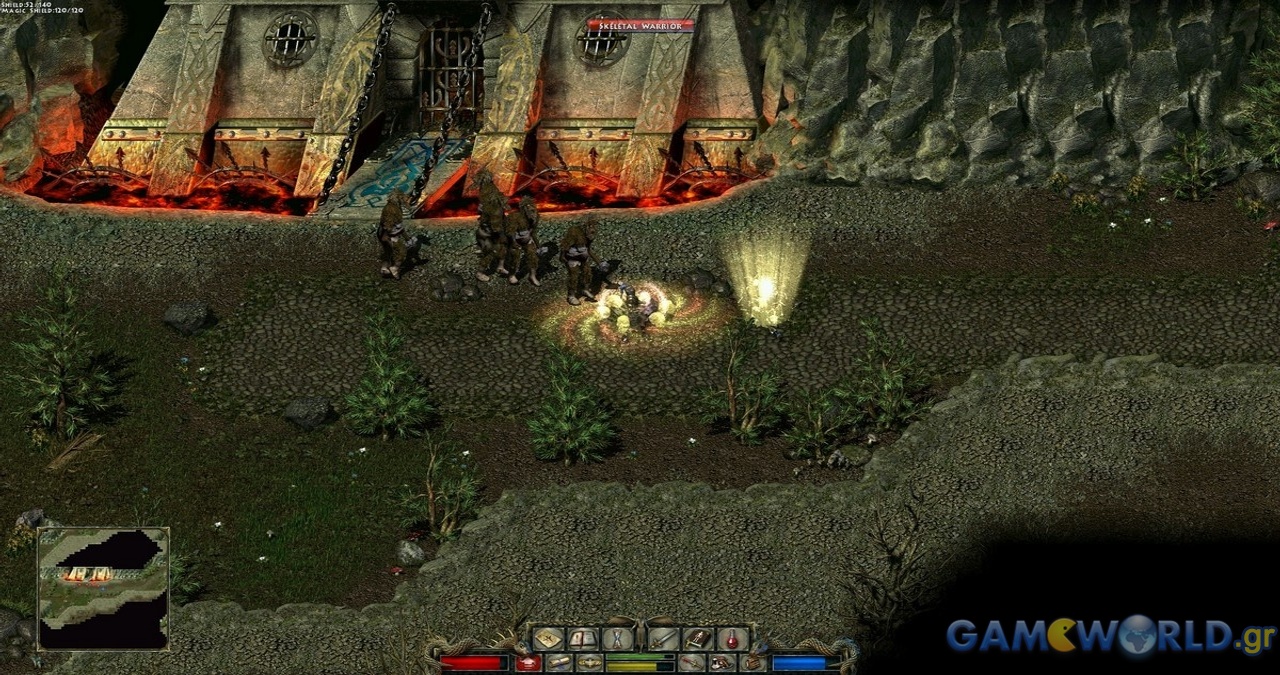Click the hourglass icon in the toolbar
The width and height of the screenshot is (1280, 675).
tap(618, 639)
